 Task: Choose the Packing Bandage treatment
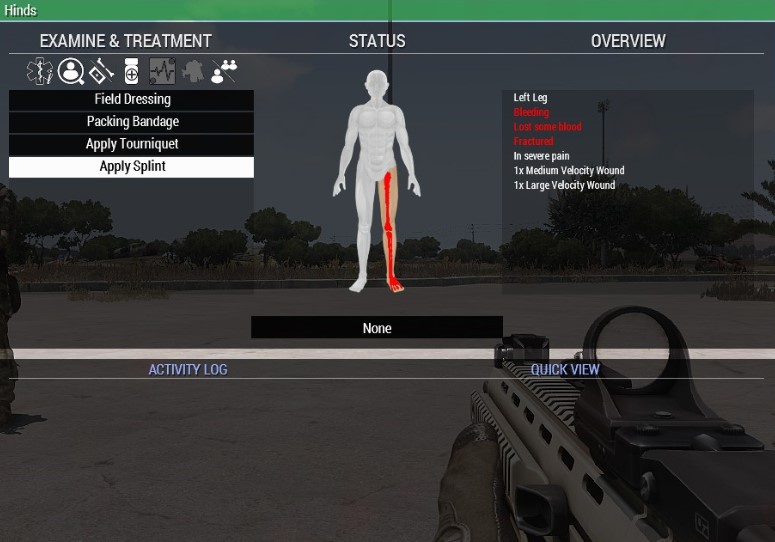(x=131, y=122)
